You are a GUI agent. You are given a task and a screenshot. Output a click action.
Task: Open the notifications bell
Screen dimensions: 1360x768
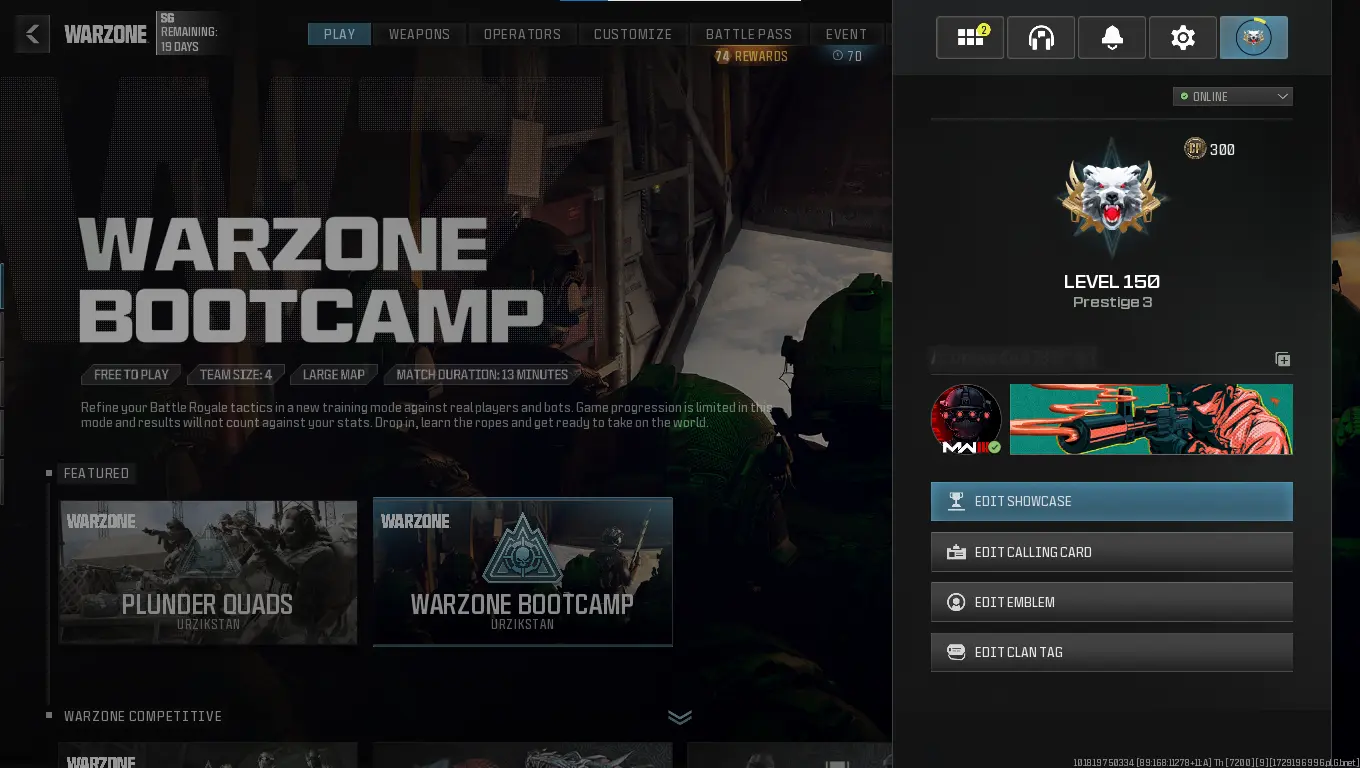(1111, 37)
